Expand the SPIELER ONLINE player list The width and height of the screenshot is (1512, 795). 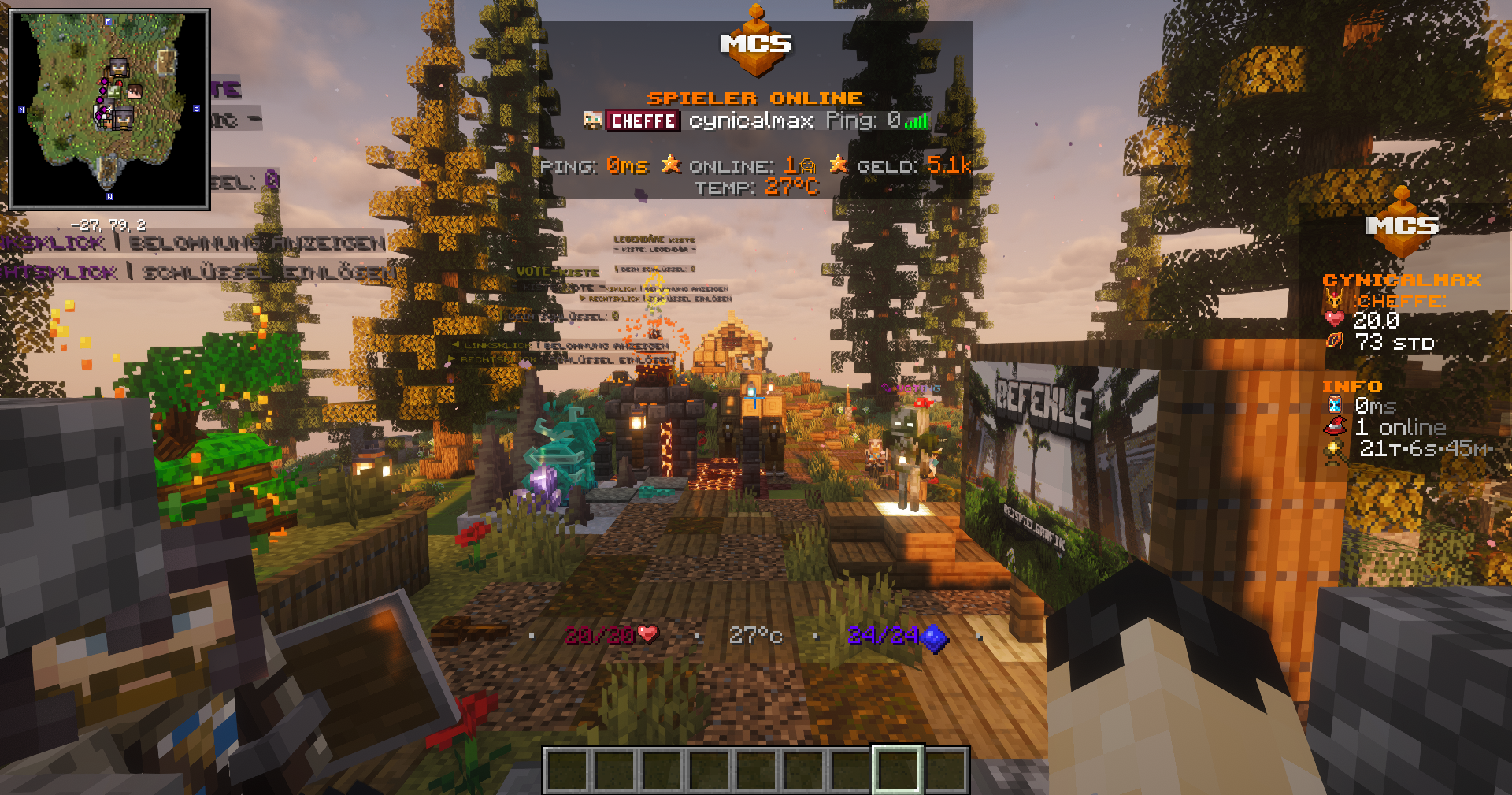(x=754, y=98)
